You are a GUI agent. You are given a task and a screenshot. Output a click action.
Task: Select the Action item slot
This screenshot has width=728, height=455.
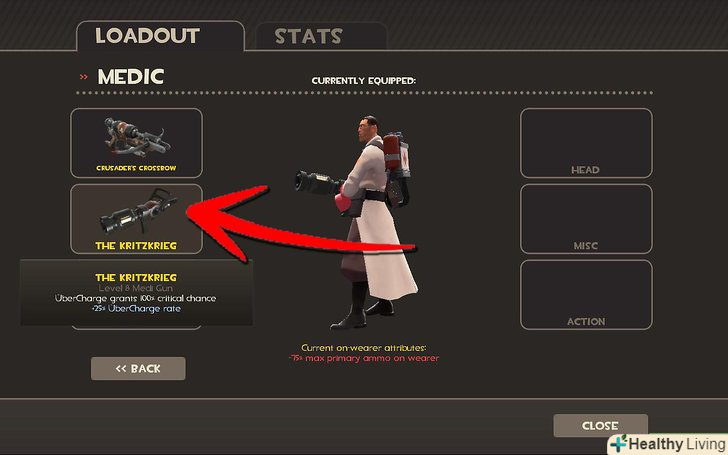[585, 294]
